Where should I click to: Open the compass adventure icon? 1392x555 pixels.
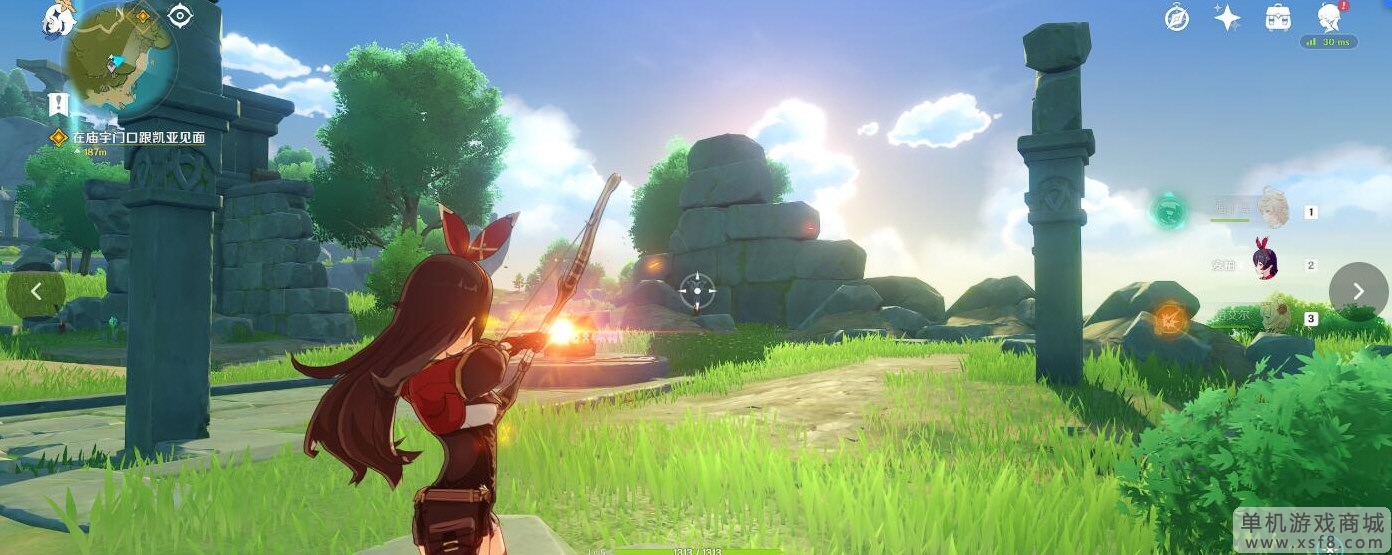tap(1177, 17)
